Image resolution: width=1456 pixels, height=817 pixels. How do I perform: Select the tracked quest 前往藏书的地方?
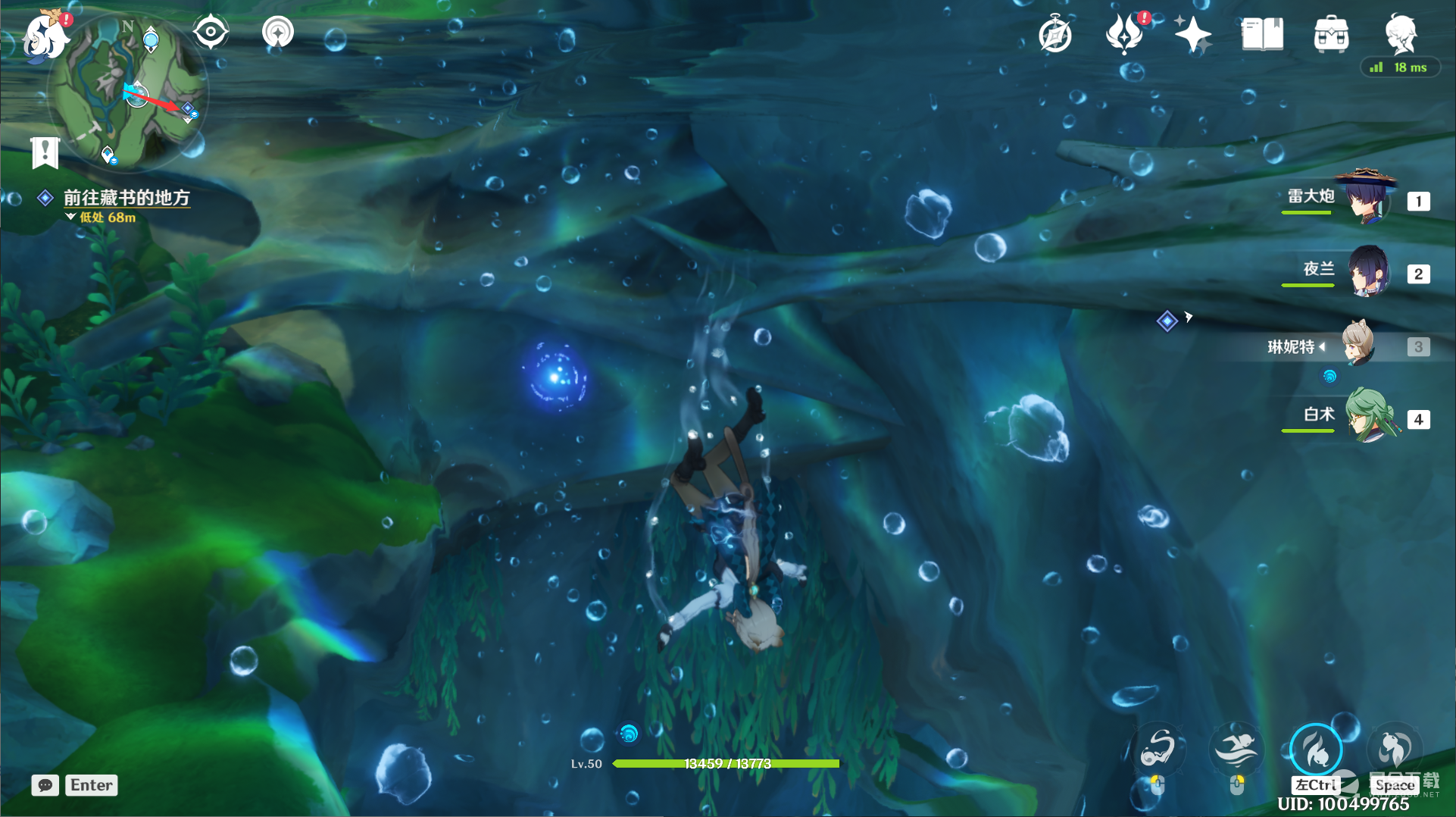(126, 199)
